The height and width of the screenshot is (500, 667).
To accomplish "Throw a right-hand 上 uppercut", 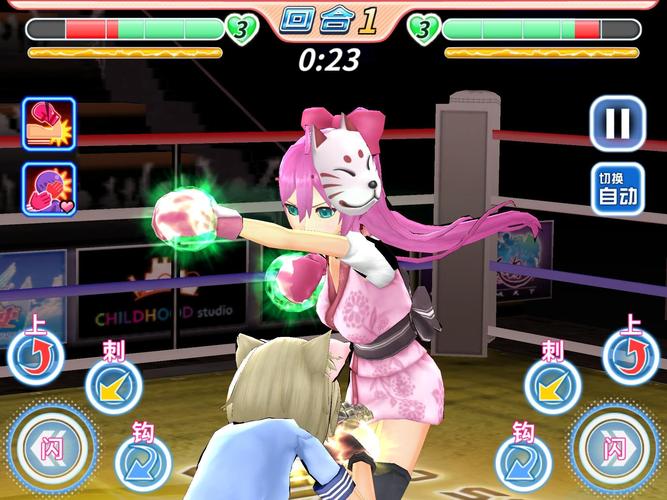I will pos(630,355).
